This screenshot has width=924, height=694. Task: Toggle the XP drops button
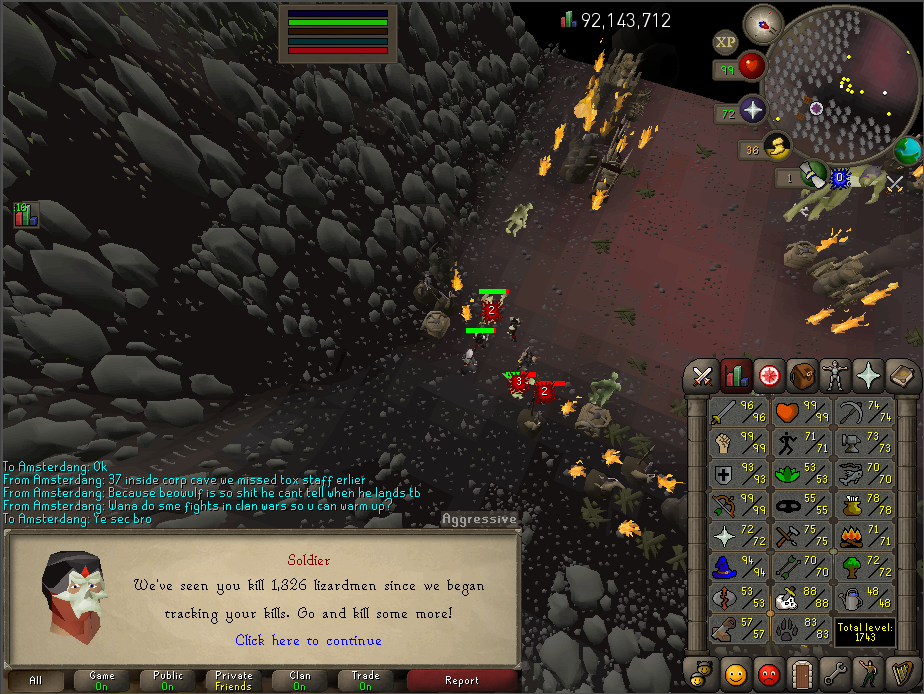click(725, 42)
